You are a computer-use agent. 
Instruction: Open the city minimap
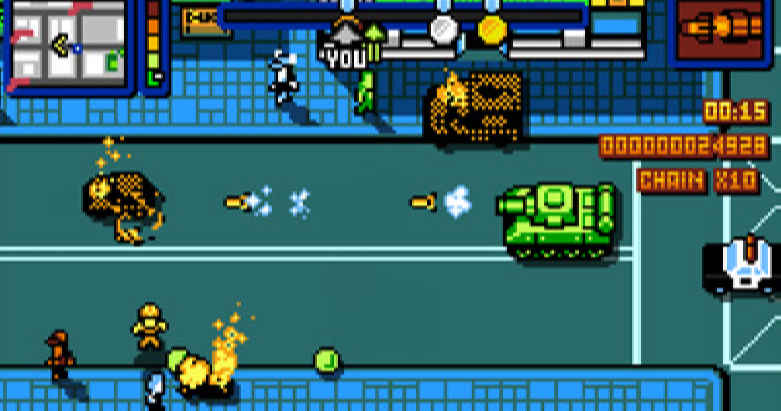point(66,43)
